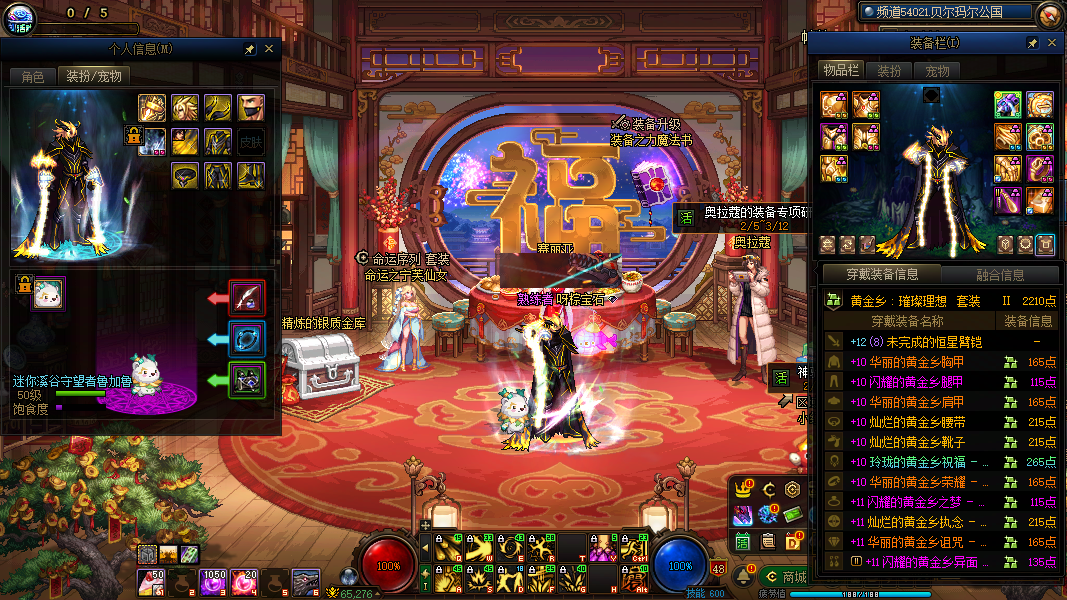
Task: Close the 装备栏 equipment window
Action: pos(1051,43)
